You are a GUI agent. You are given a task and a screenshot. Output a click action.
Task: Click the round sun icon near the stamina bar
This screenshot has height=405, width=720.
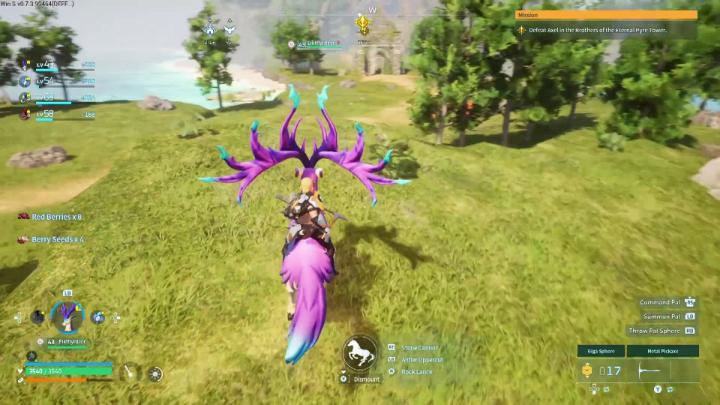pyautogui.click(x=155, y=373)
